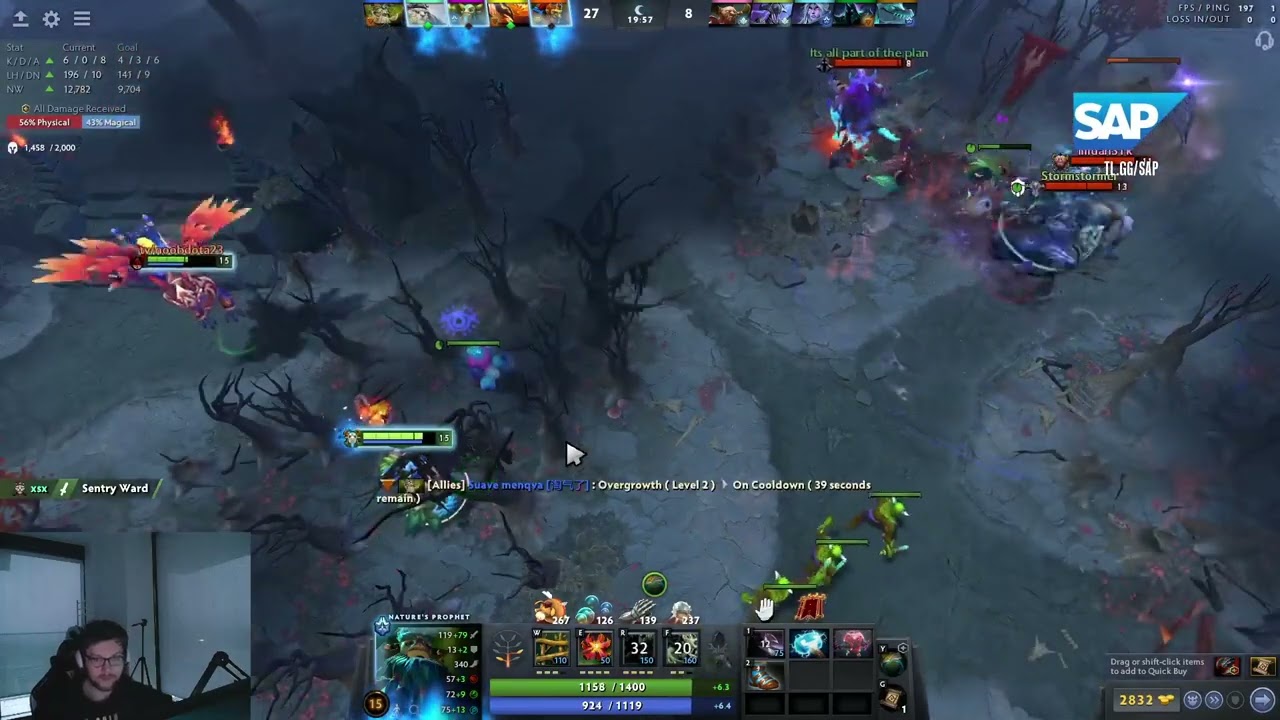Viewport: 1280px width, 720px height.
Task: Open the hamburger menu top left
Action: pos(83,18)
